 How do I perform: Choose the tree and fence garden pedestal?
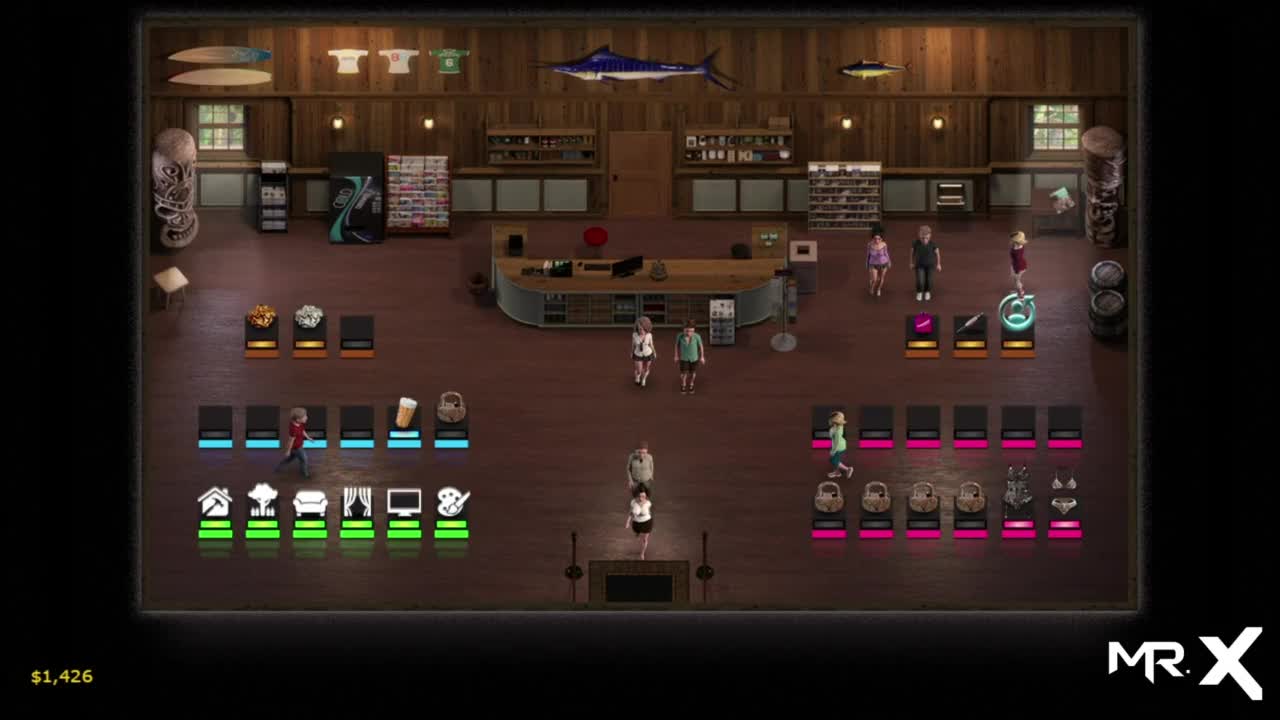(x=262, y=502)
